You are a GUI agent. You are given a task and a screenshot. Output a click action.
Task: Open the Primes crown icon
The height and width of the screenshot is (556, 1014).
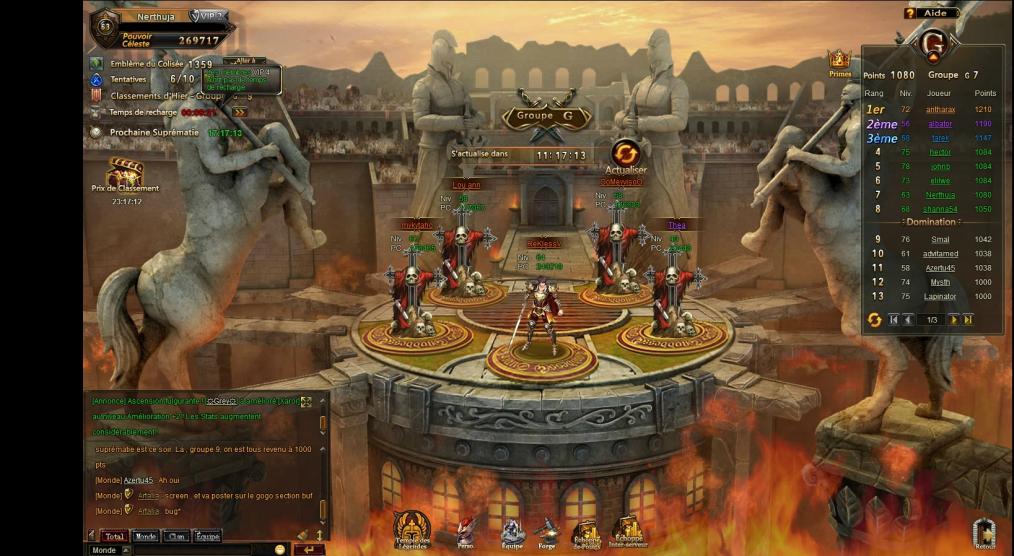pyautogui.click(x=840, y=63)
